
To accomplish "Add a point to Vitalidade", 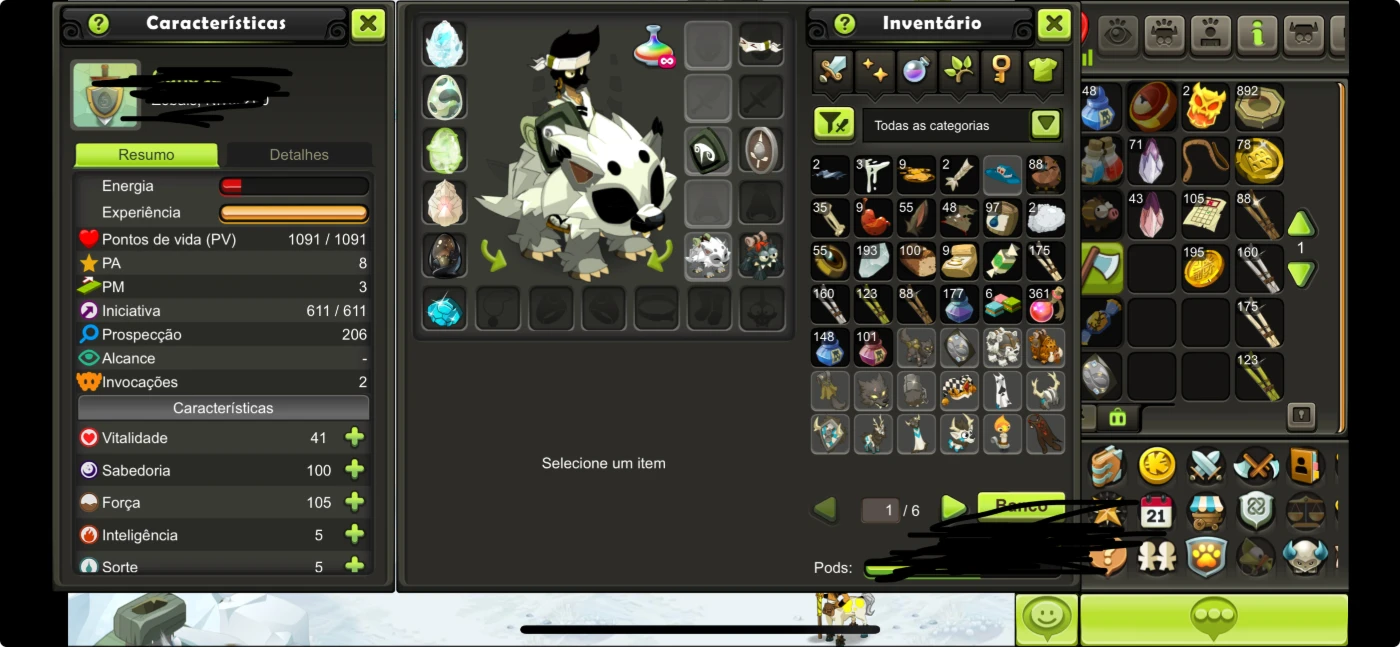I will pyautogui.click(x=354, y=438).
